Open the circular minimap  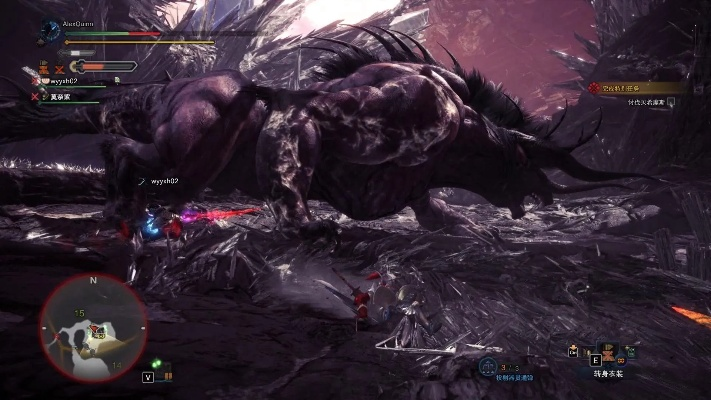click(95, 325)
